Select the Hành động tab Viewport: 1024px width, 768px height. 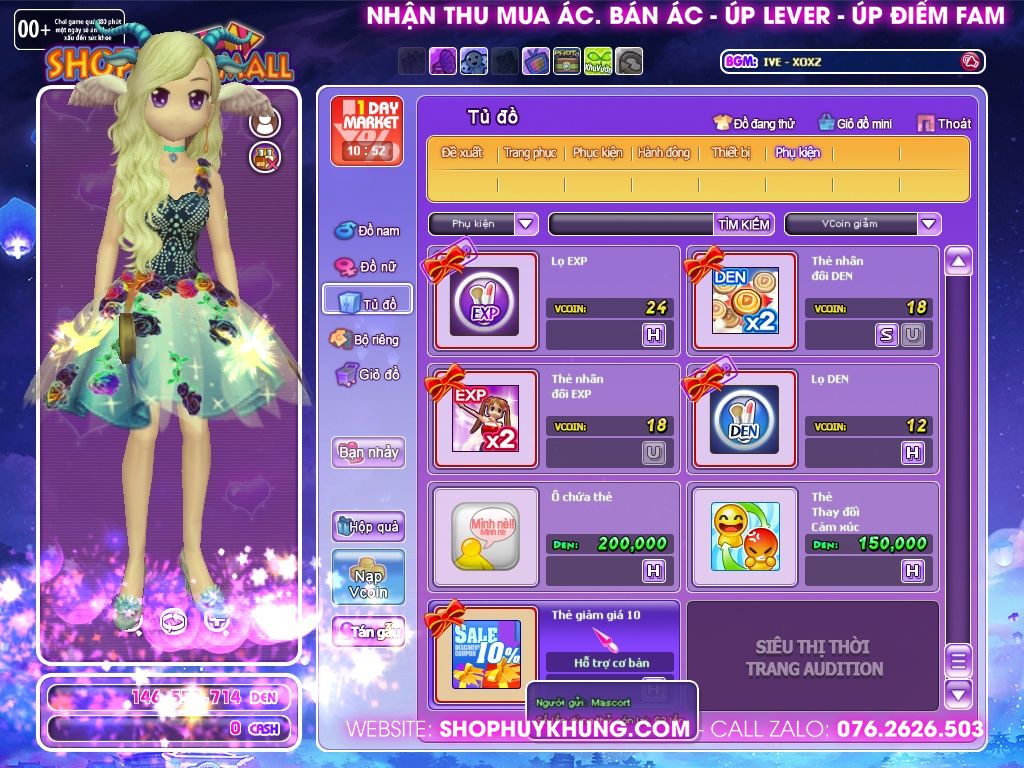coord(664,153)
